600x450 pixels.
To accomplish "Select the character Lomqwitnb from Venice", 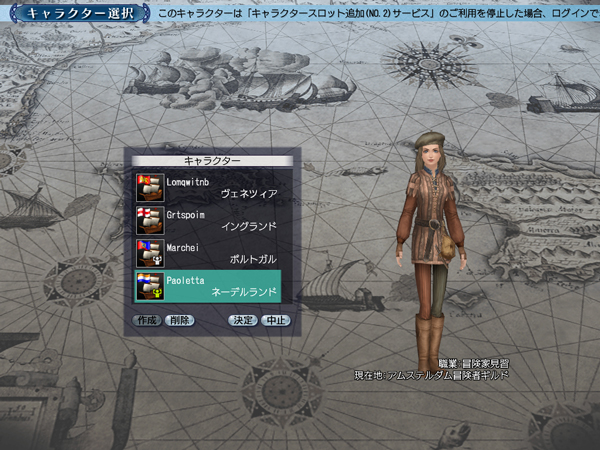I will 208,187.
